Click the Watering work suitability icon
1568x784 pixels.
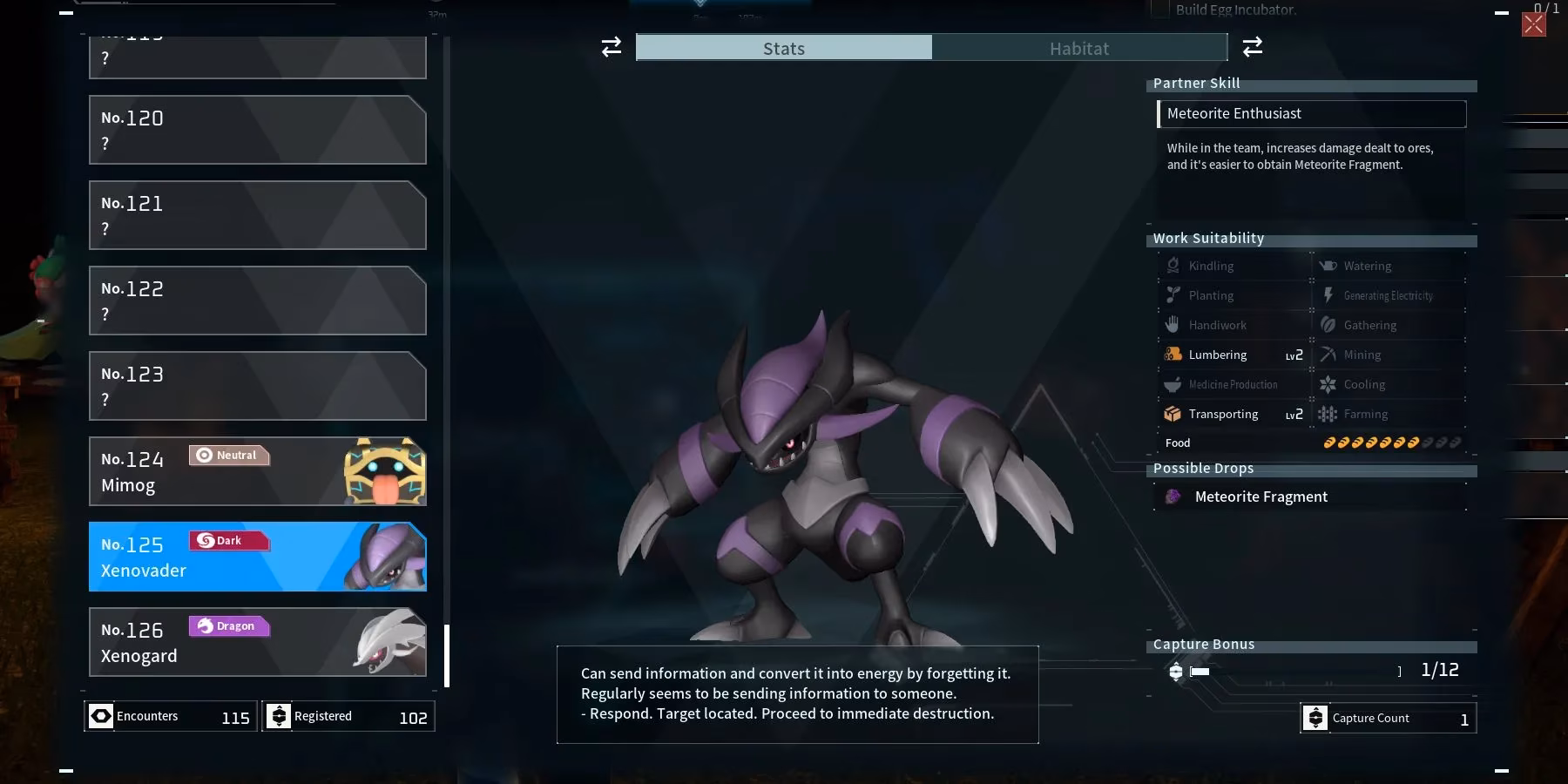point(1328,266)
